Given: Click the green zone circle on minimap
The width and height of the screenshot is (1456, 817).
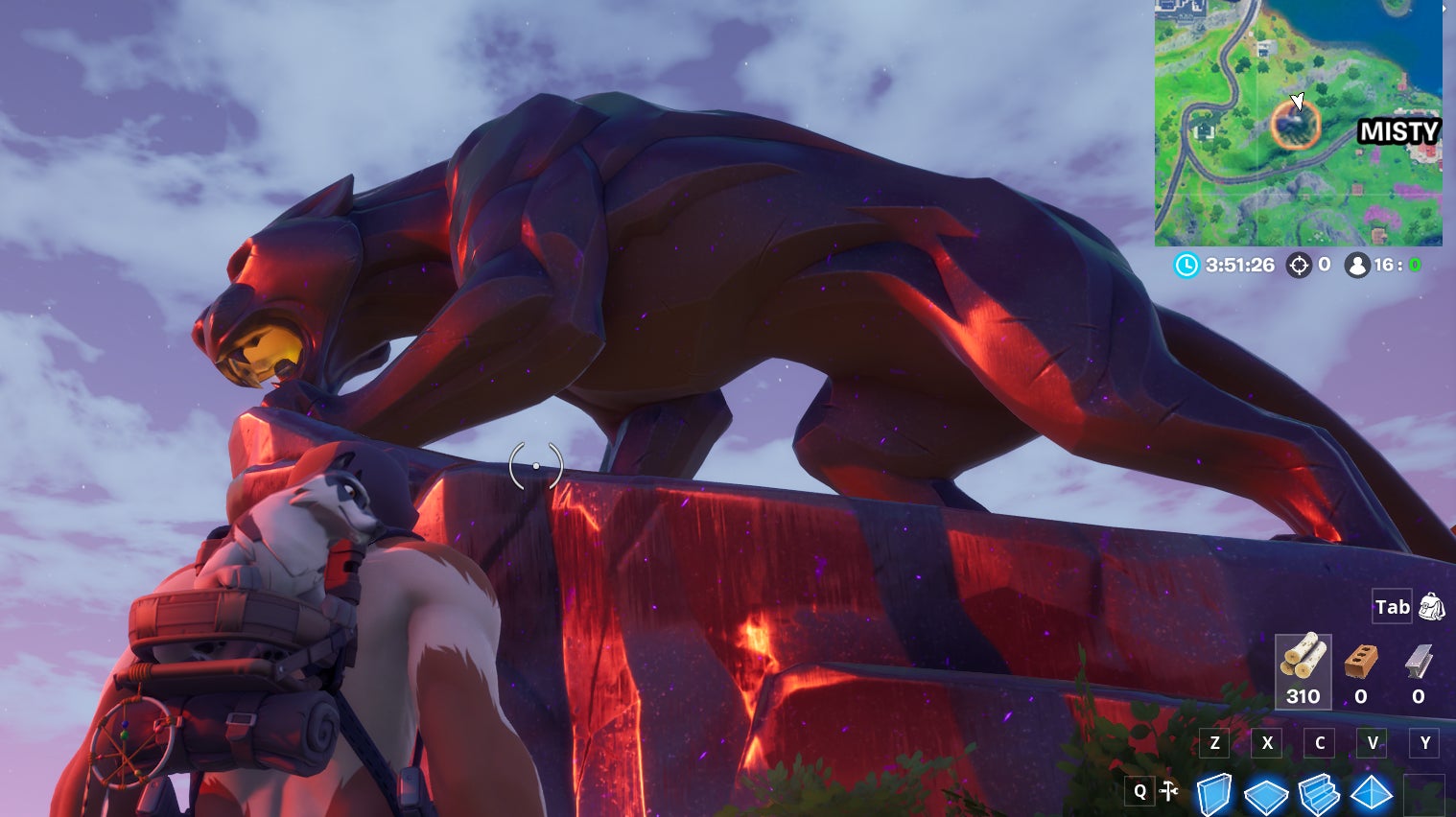Looking at the screenshot, I should [1297, 128].
